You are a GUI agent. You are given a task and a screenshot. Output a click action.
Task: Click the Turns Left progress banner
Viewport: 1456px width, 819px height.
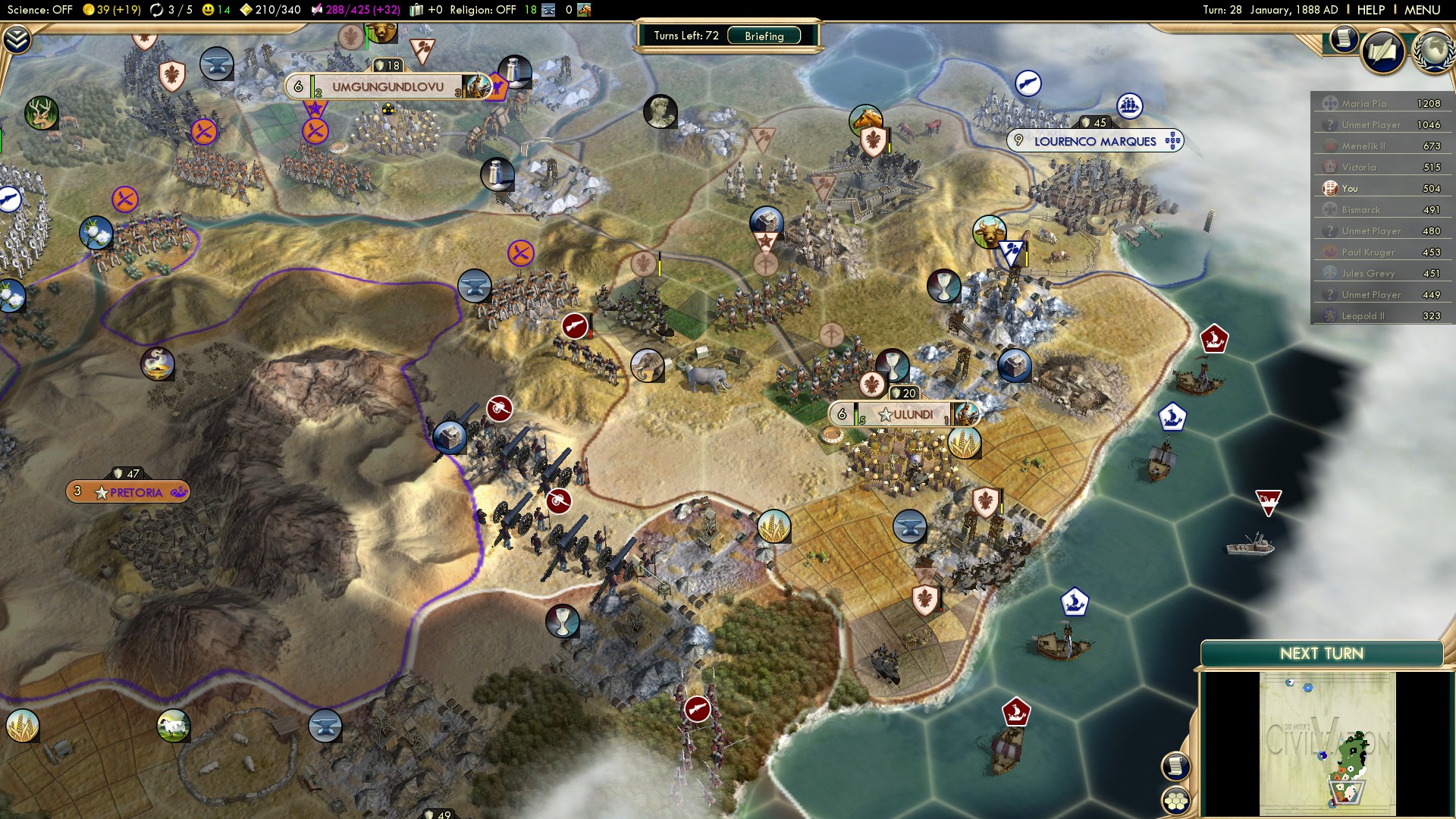(685, 33)
